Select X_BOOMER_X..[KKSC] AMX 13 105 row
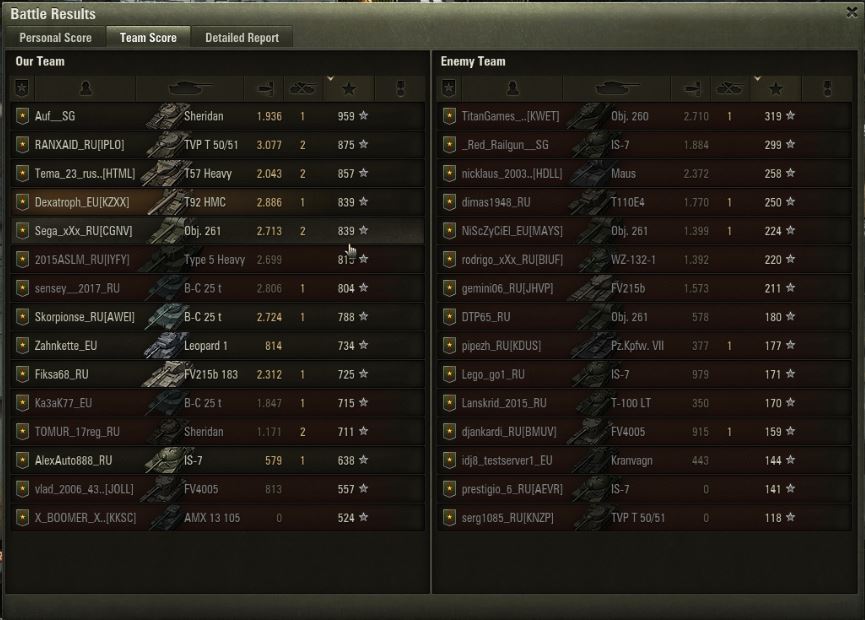 [x=217, y=518]
